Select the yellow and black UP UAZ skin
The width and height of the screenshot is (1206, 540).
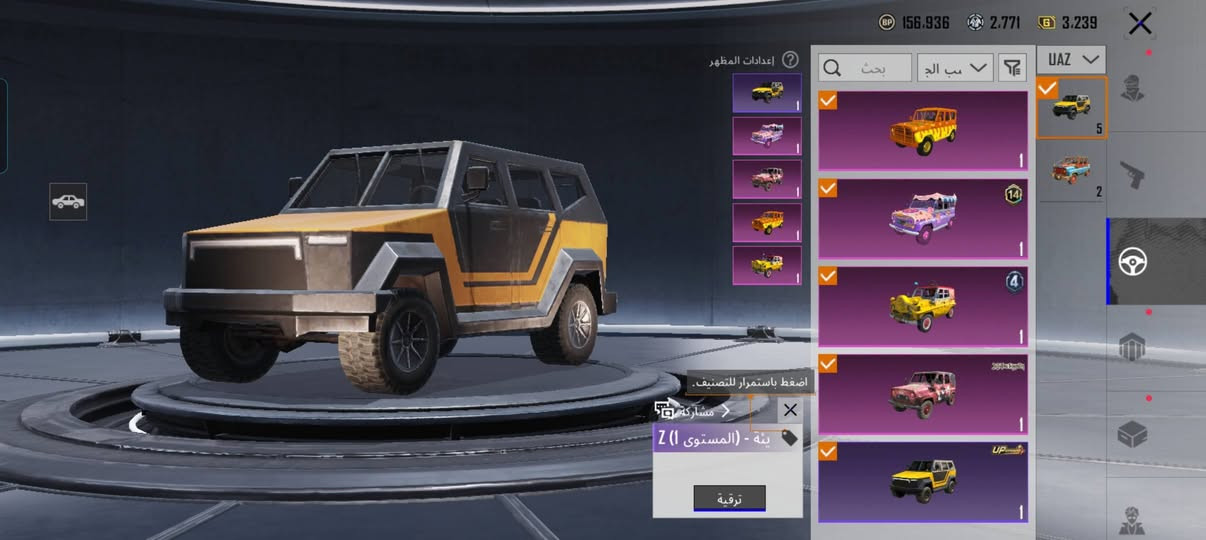click(x=923, y=481)
